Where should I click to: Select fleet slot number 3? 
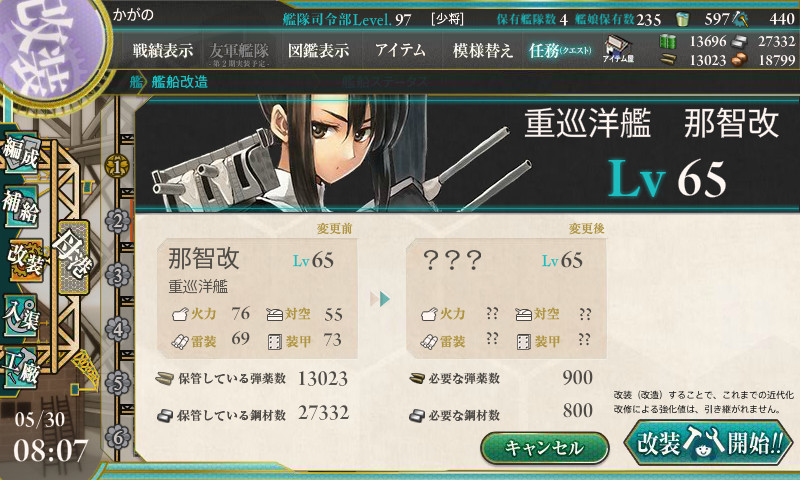point(118,274)
